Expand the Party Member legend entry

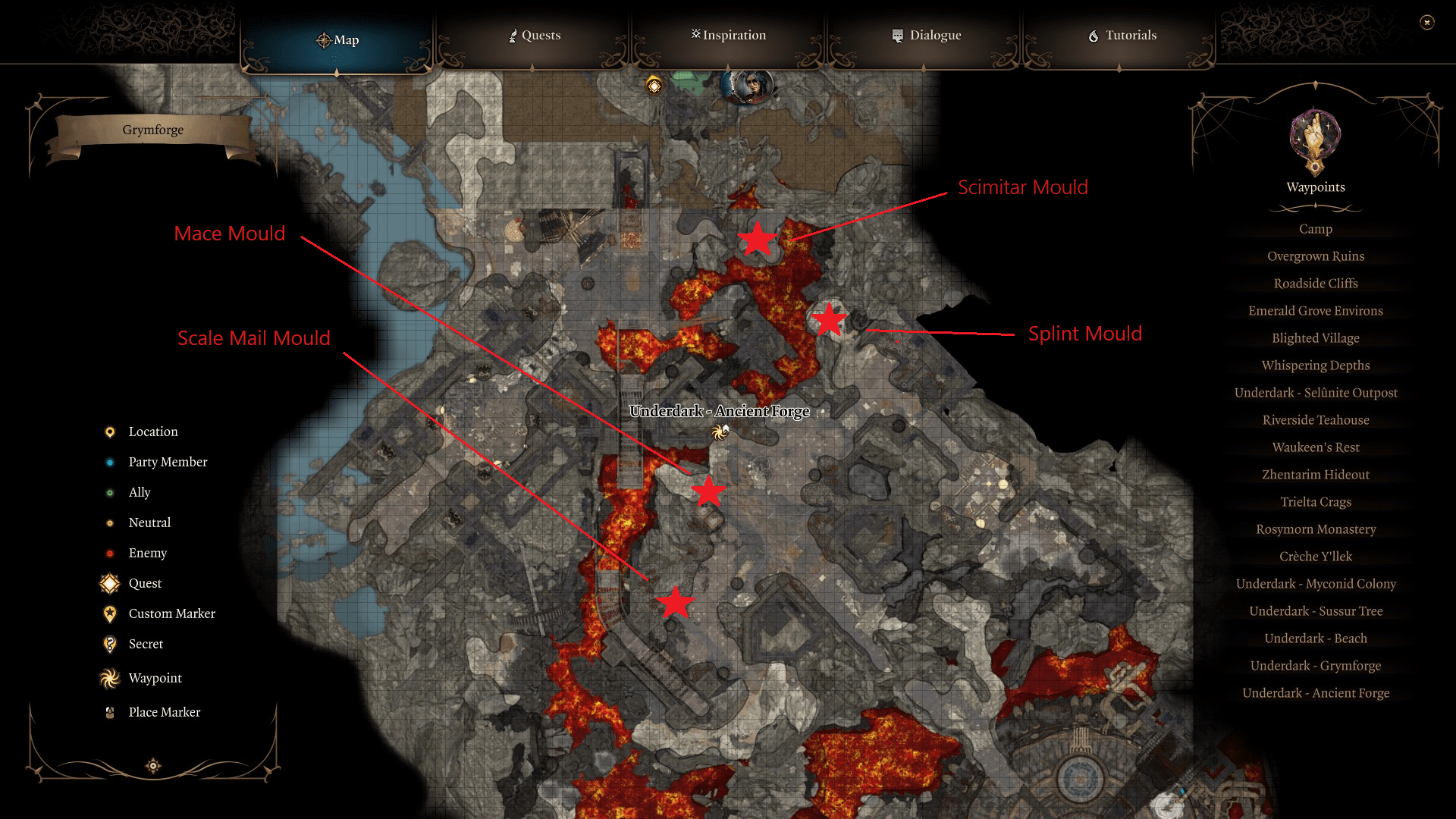pyautogui.click(x=109, y=462)
